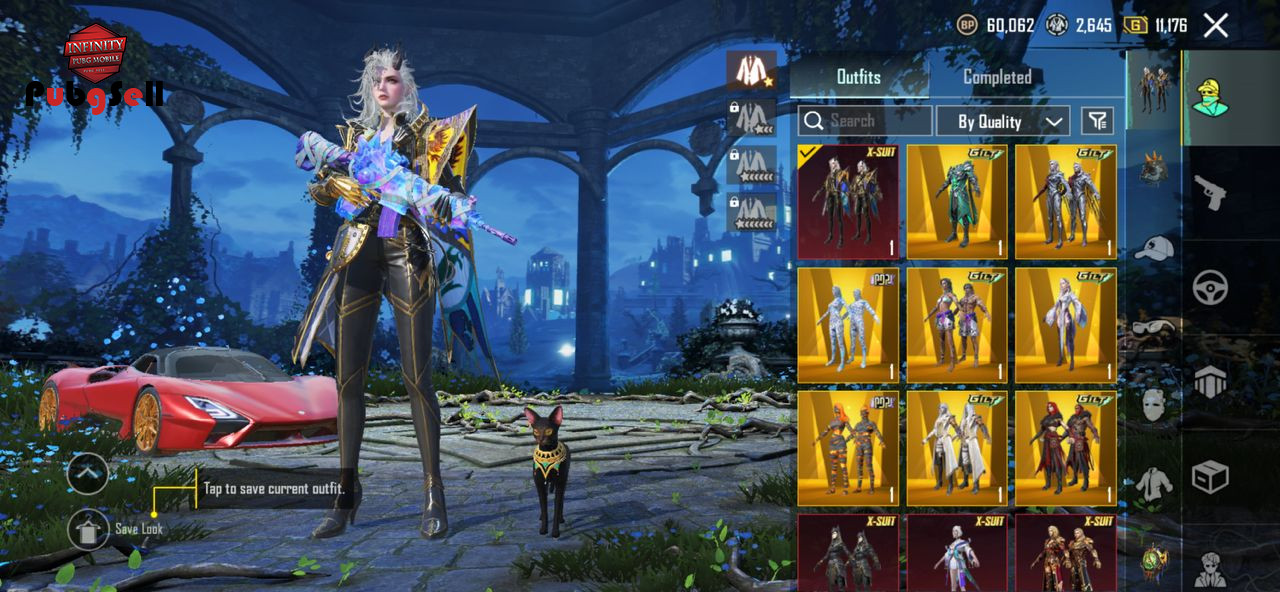Show the sunglasses eyewear subcategory
Viewport: 1280px width, 592px height.
pyautogui.click(x=1154, y=327)
